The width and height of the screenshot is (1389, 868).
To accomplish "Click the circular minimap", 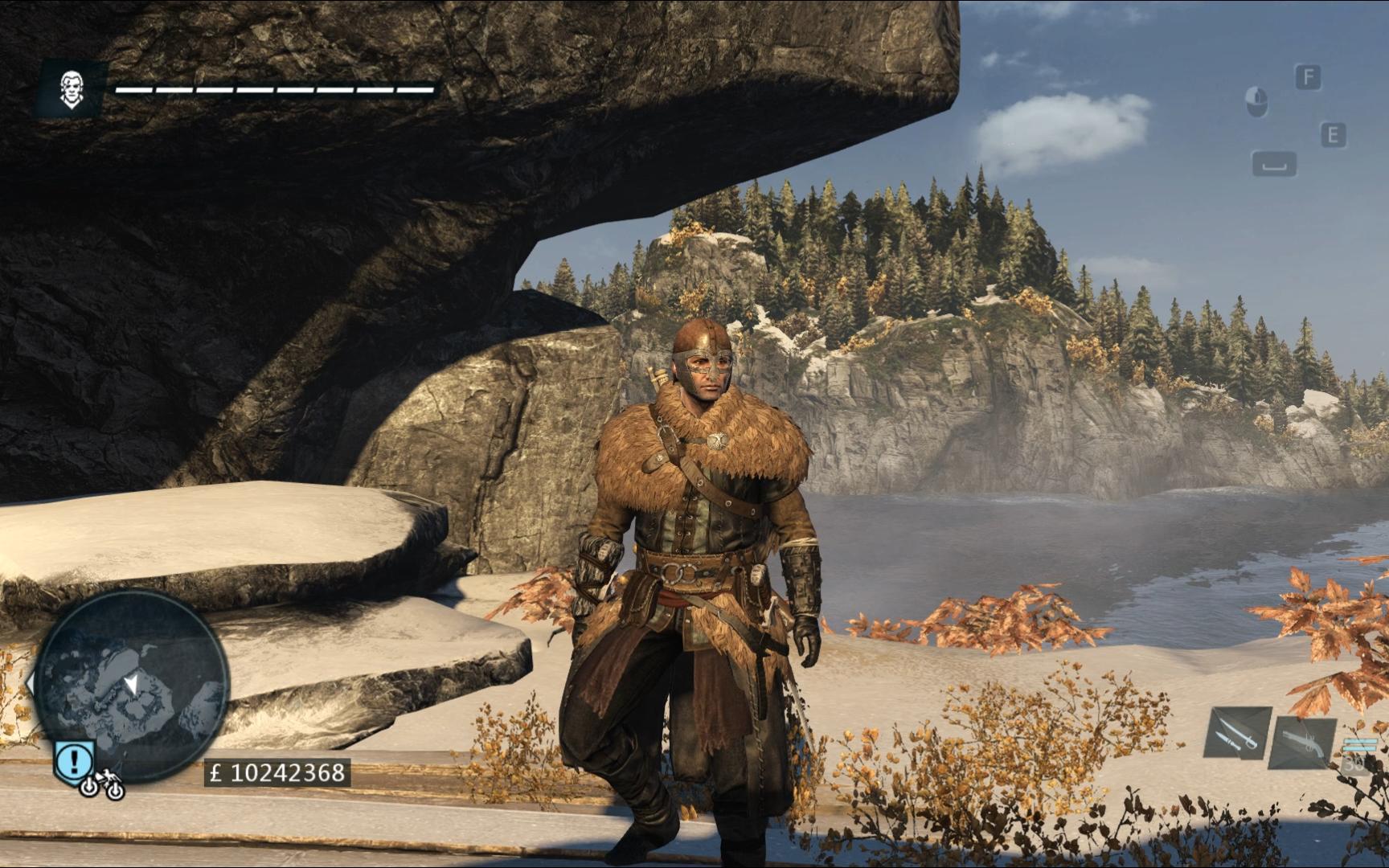I will pos(133,686).
